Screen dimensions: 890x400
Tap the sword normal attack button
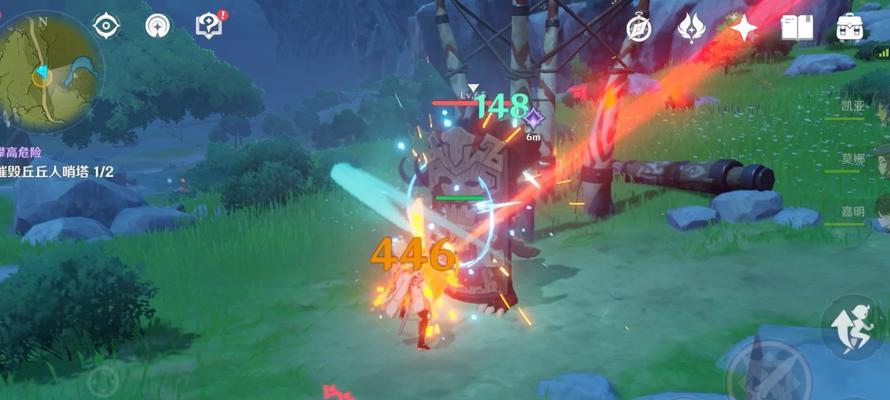(768, 372)
